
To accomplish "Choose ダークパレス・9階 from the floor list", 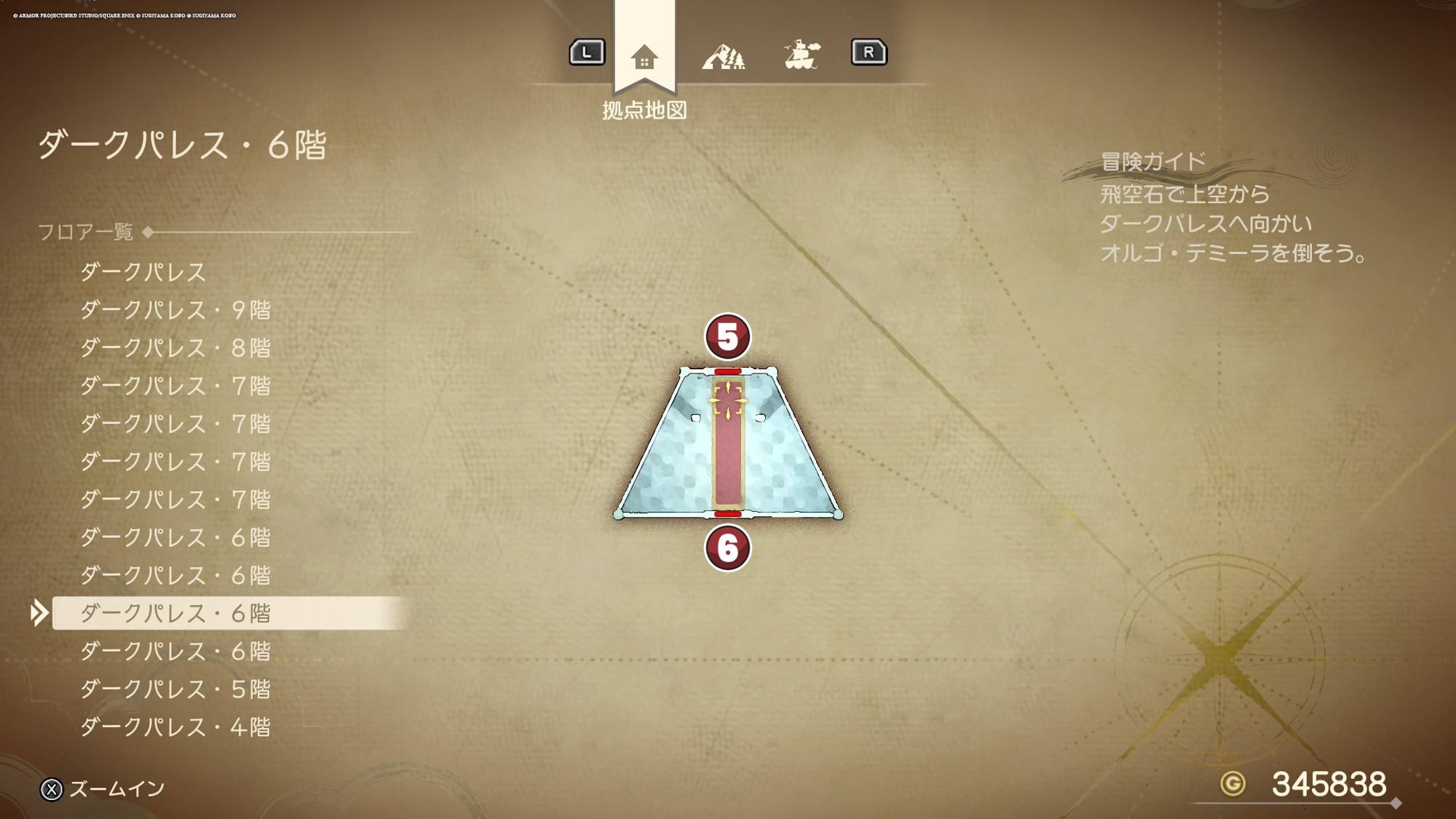I will 175,310.
